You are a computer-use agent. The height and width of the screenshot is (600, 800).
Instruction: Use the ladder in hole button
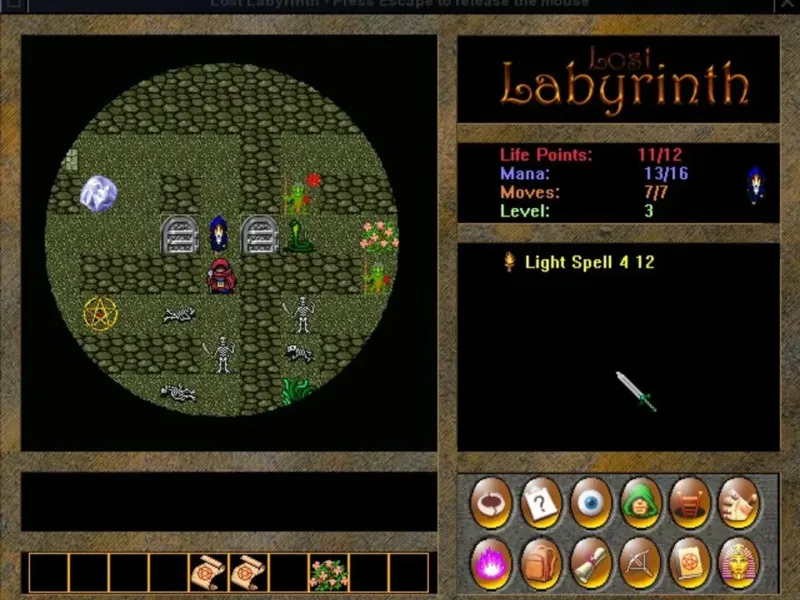(x=690, y=501)
